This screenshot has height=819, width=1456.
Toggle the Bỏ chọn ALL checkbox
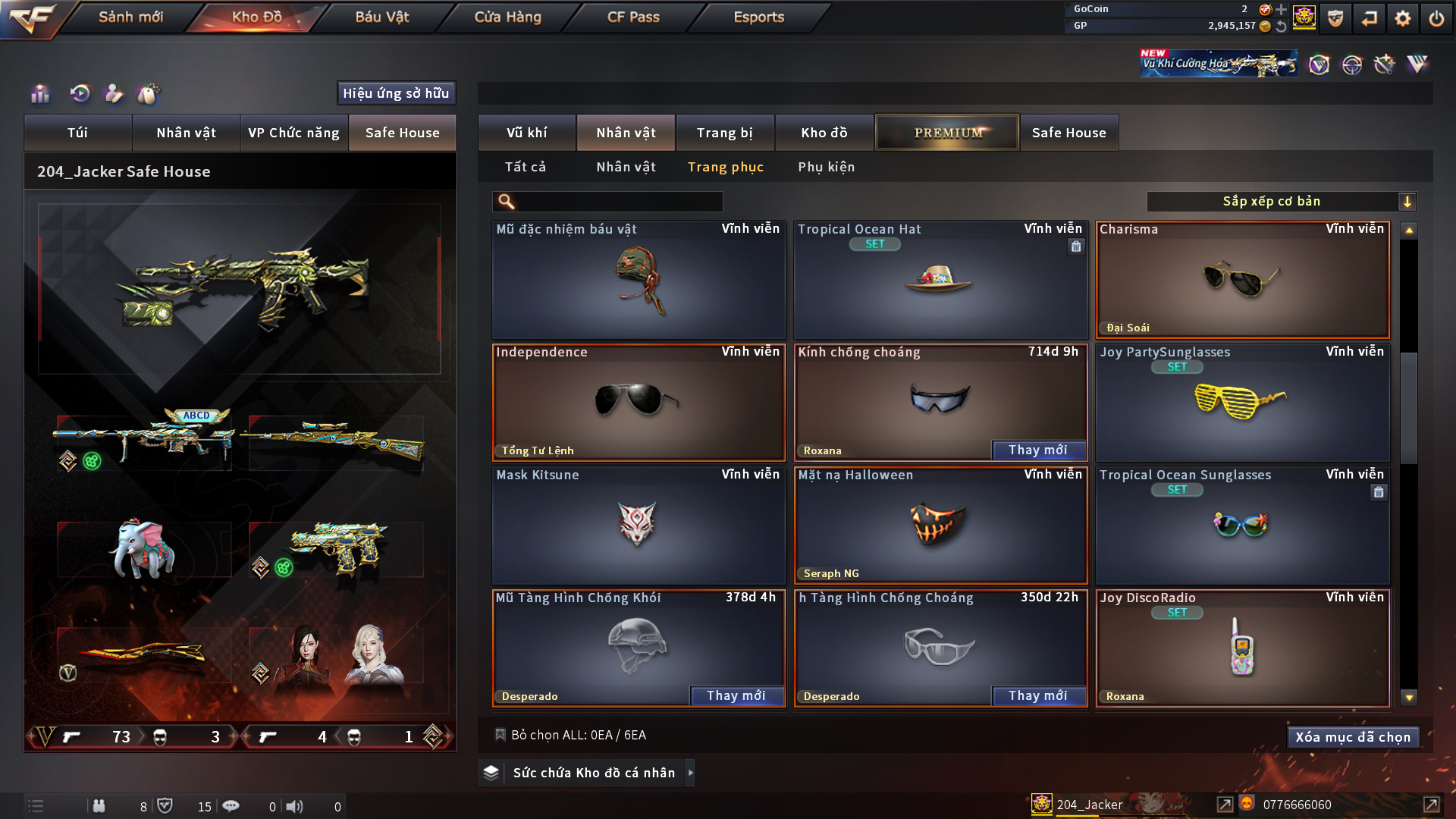(x=500, y=735)
